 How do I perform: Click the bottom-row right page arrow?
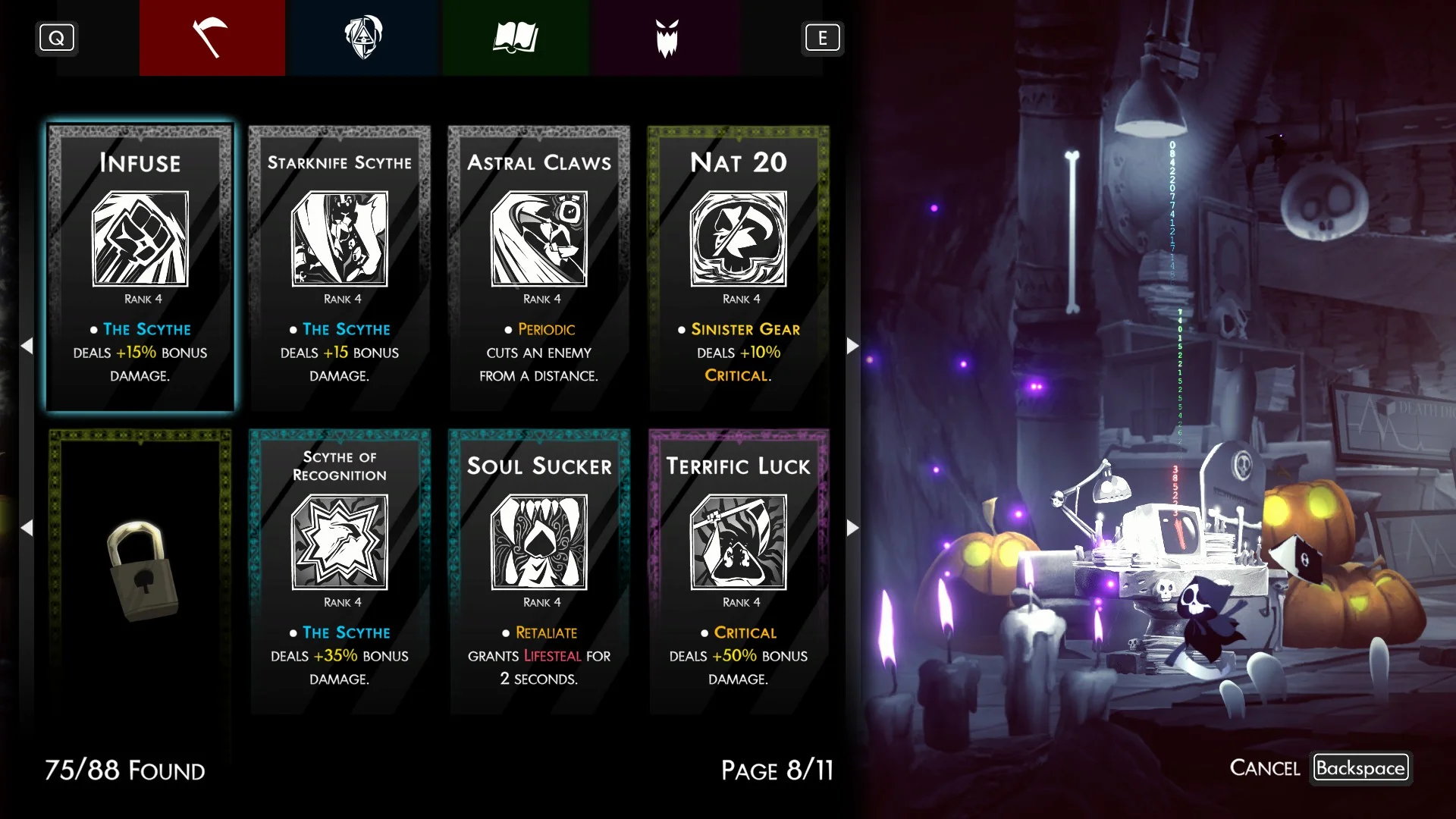tap(852, 527)
